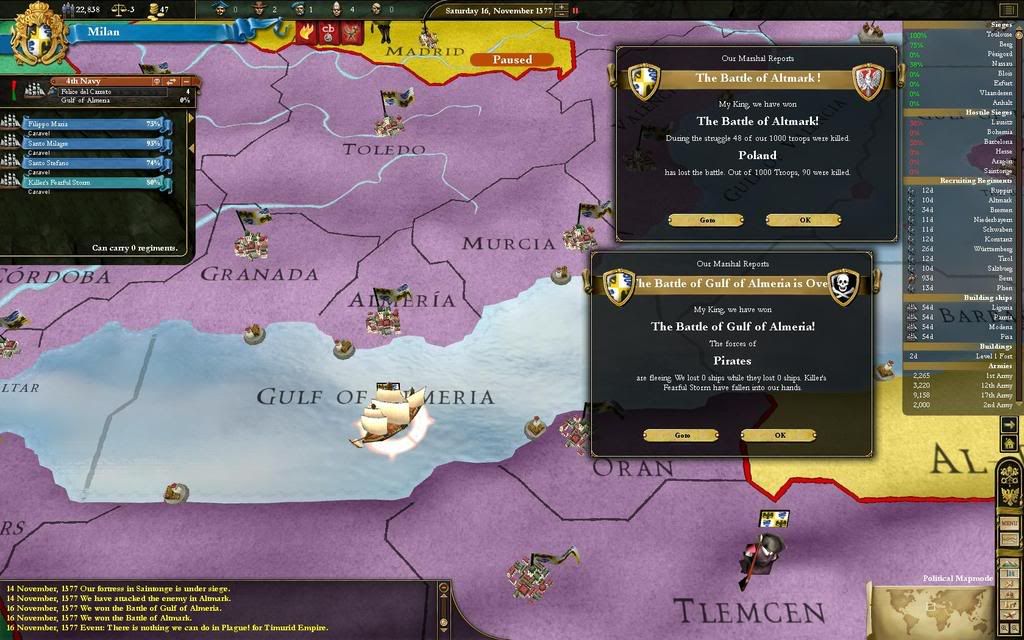Select the Santo Milagre caravel
The height and width of the screenshot is (640, 1024).
(x=90, y=144)
